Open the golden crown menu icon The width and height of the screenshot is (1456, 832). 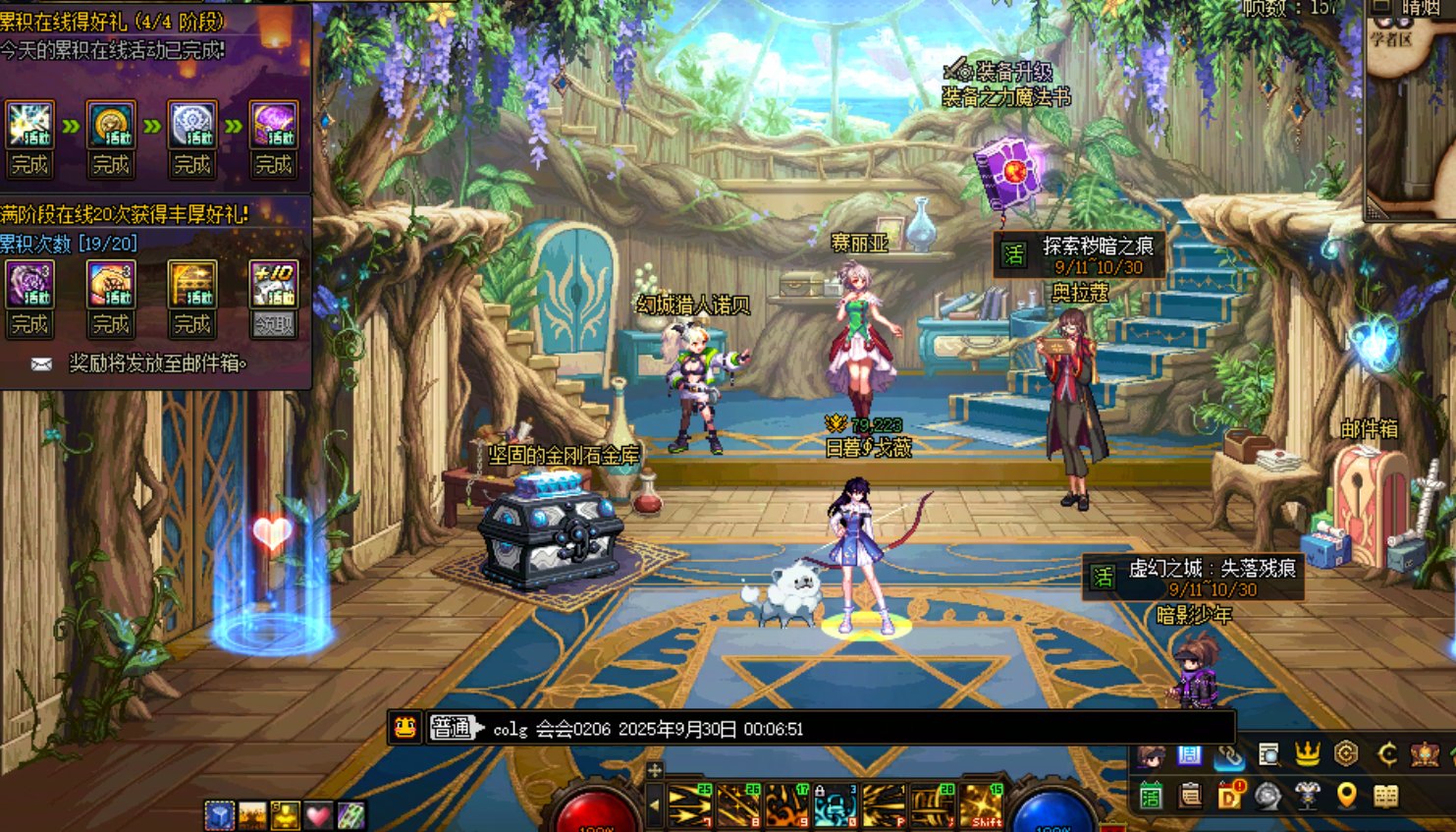pos(1307,754)
